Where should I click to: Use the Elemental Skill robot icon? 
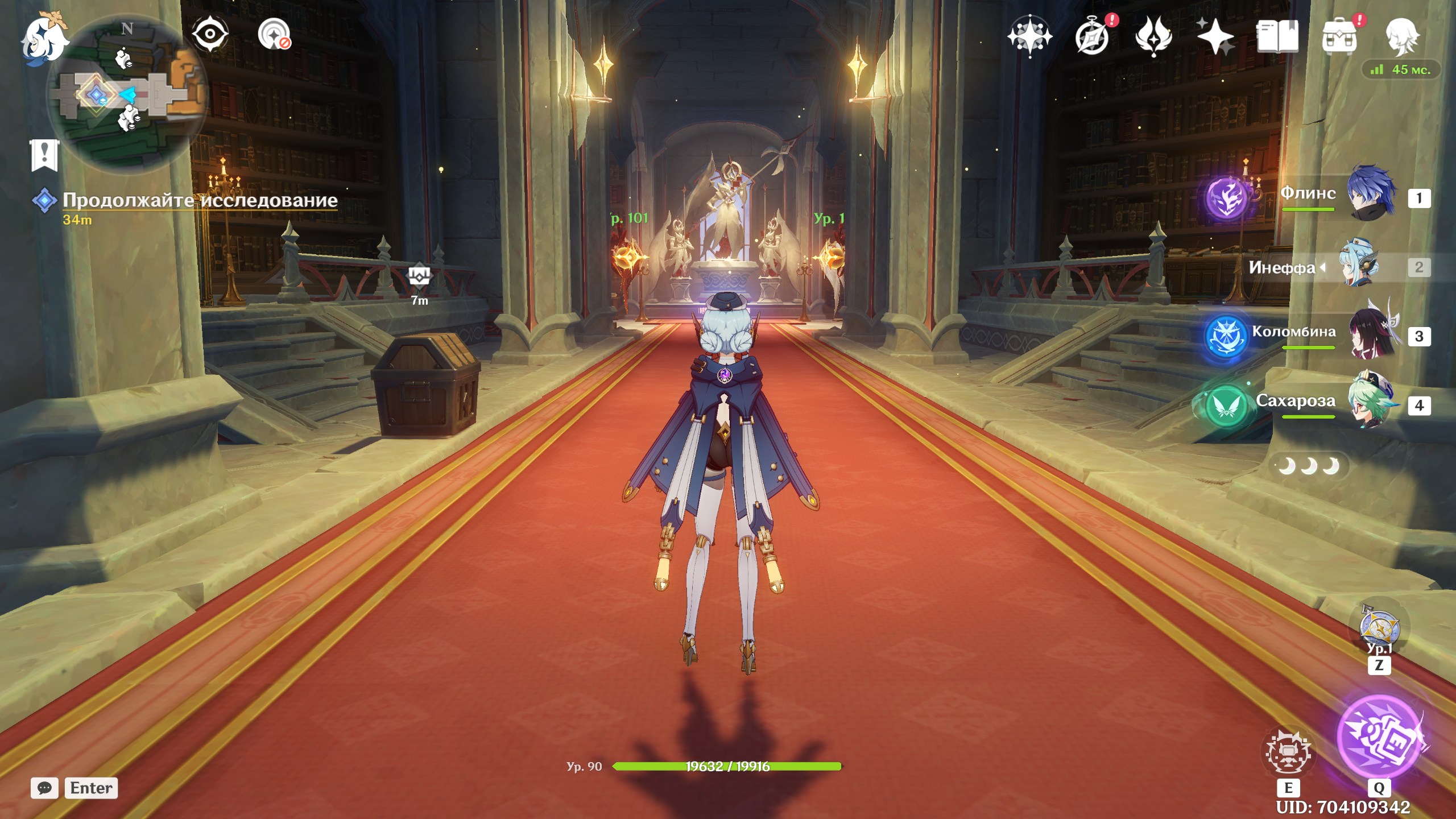coord(1289,752)
